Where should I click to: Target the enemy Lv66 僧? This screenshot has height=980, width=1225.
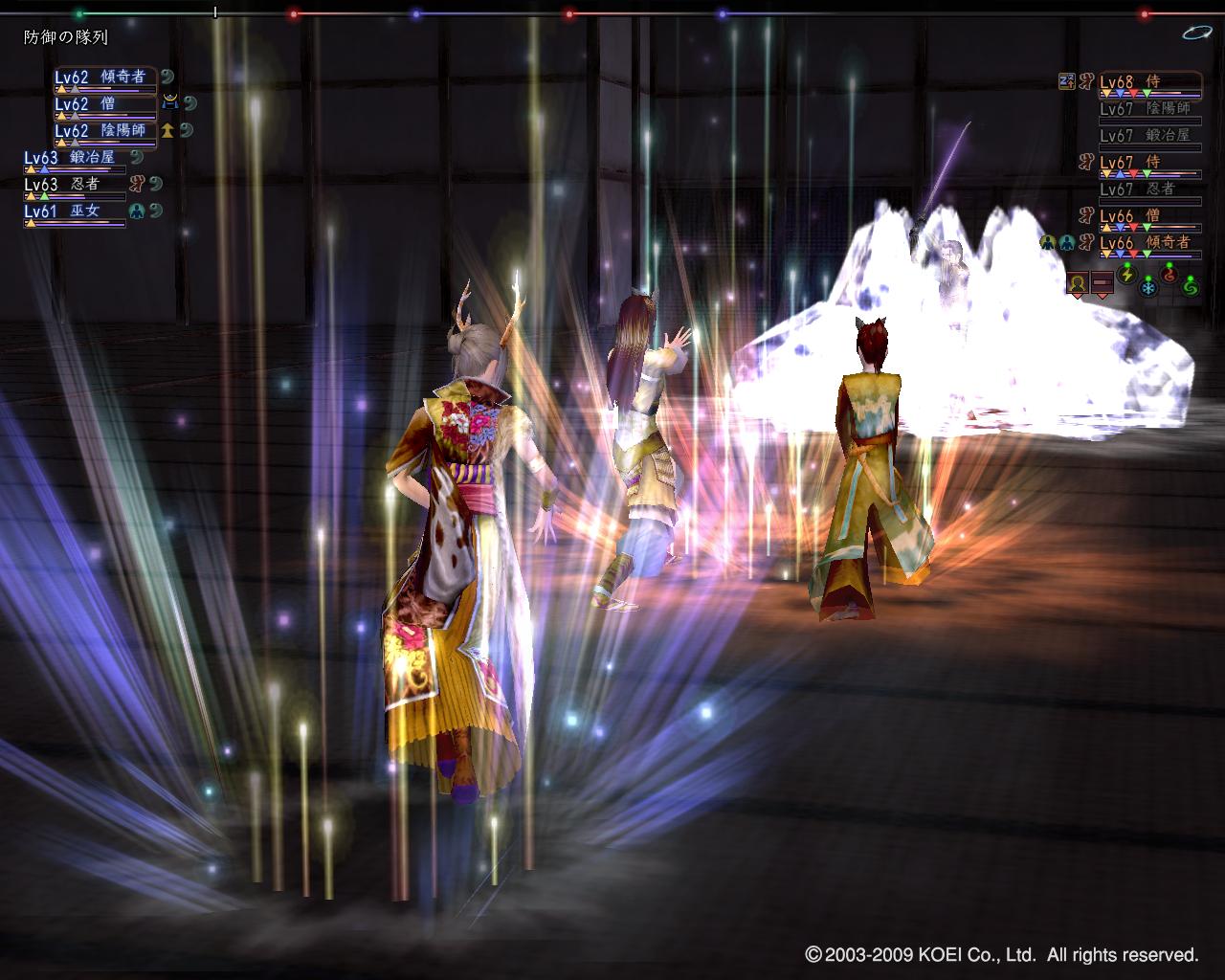coord(1148,217)
